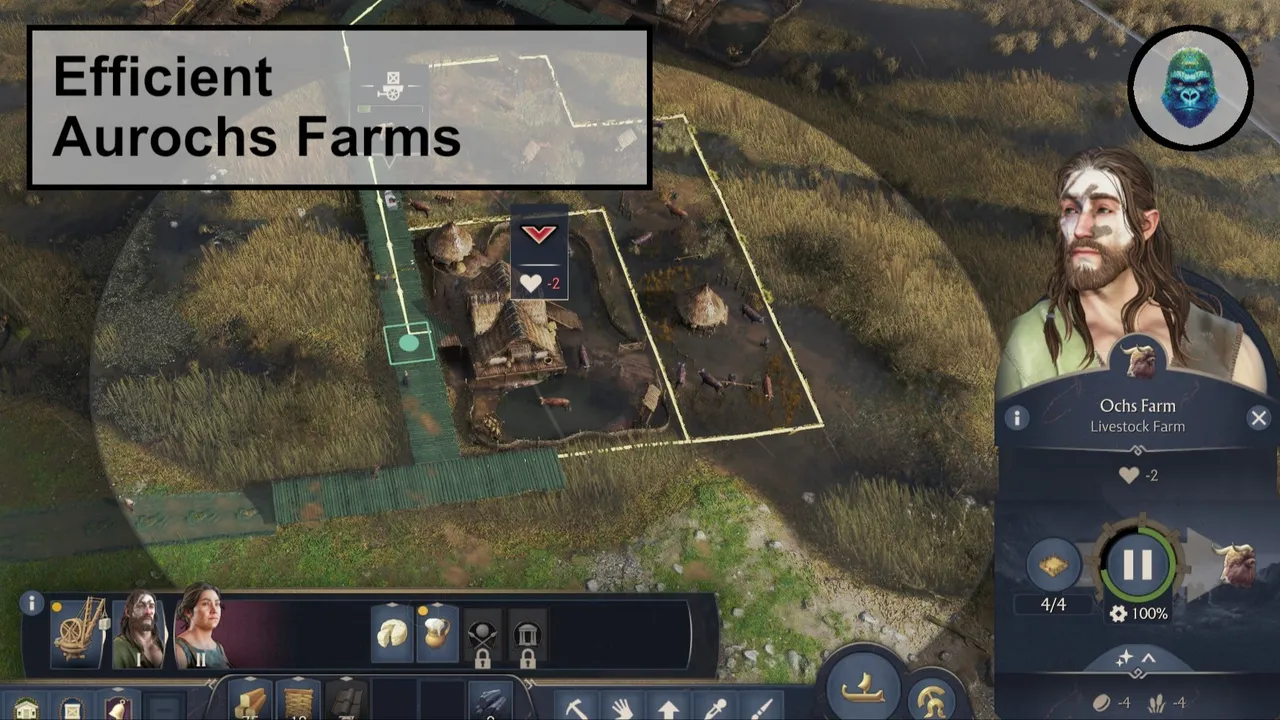The height and width of the screenshot is (720, 1280).
Task: Close the Ochs Farm panel
Action: pos(1258,418)
